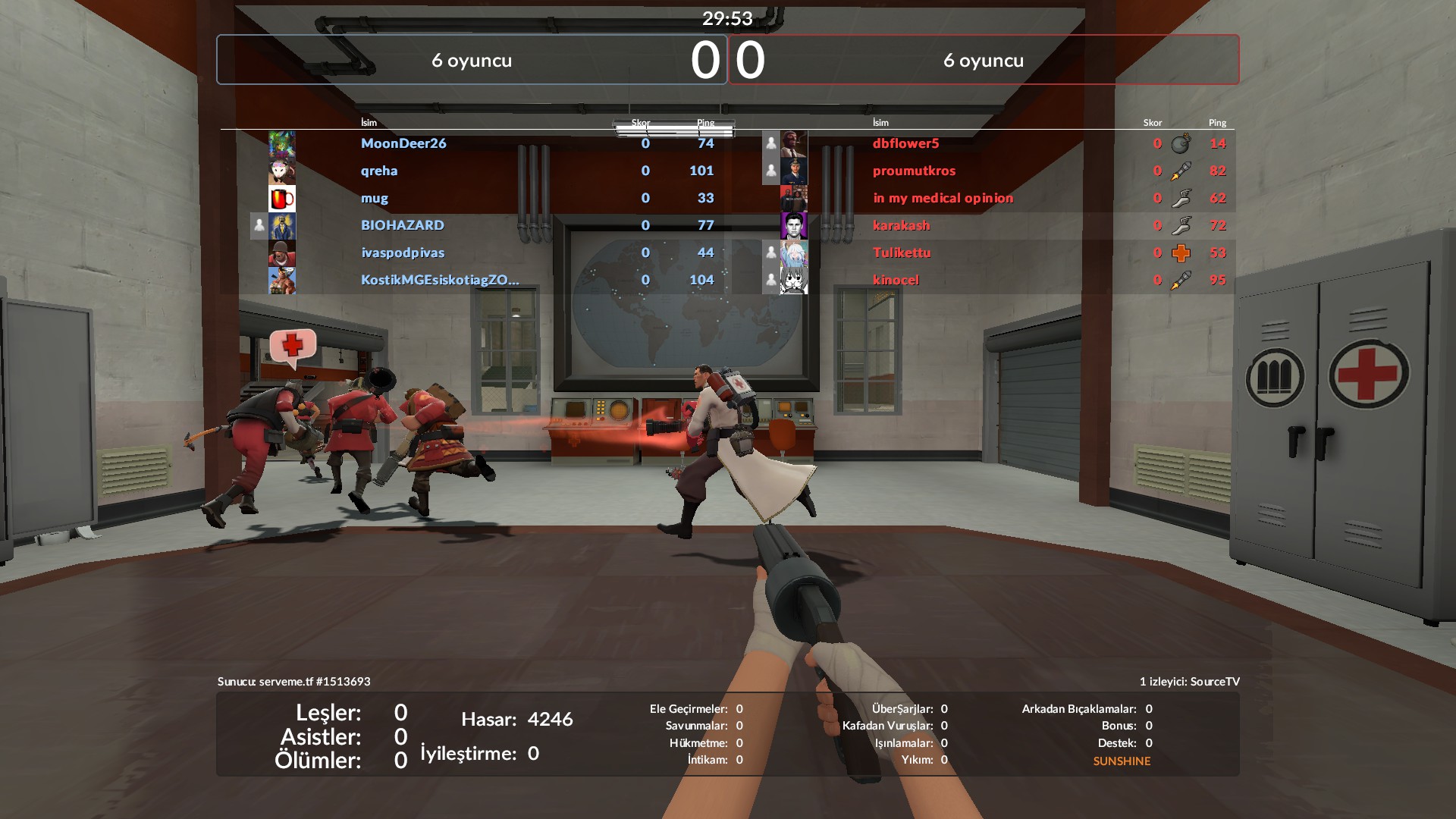This screenshot has width=1456, height=819.
Task: Pick ivaspodpivas from the scoreboard
Action: [403, 253]
